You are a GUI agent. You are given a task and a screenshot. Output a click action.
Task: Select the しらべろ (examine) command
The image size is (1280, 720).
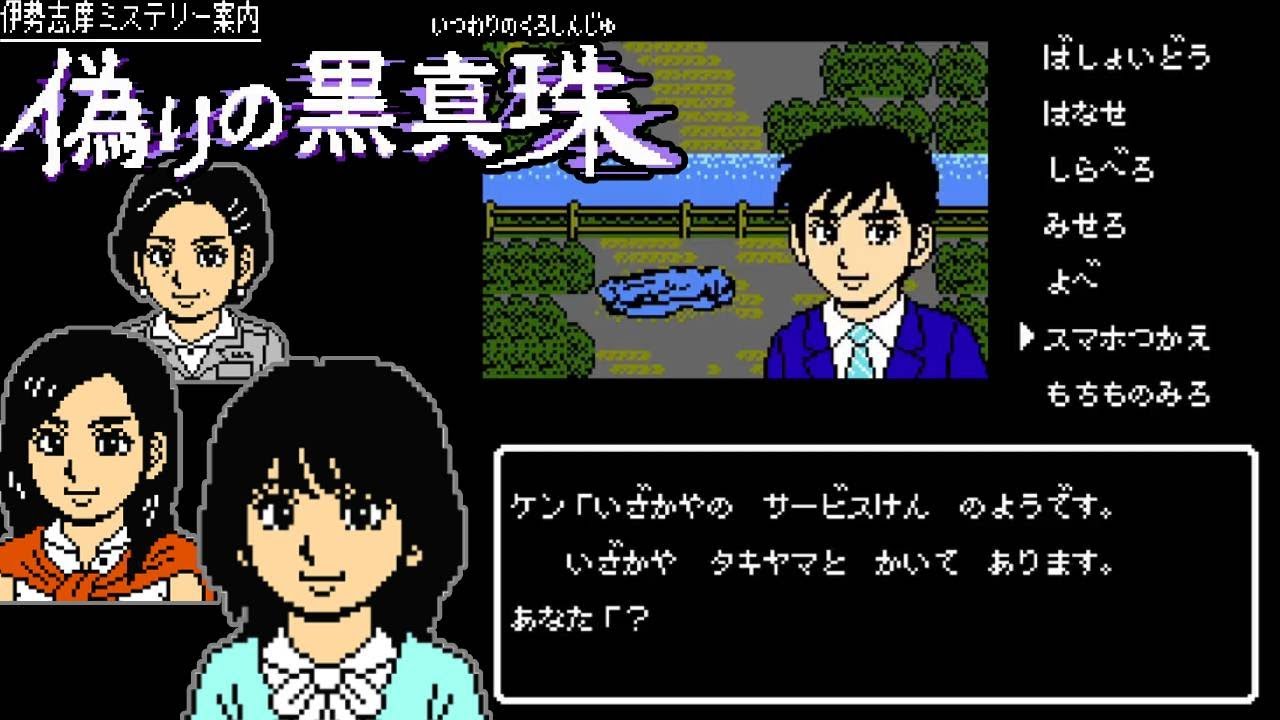tap(1100, 170)
